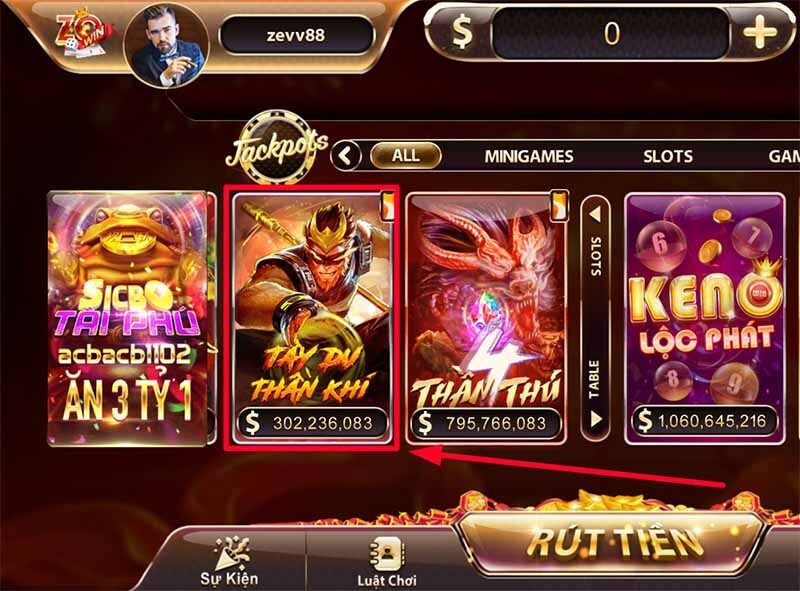View Luật Chơi game rules
The image size is (800, 591).
pyautogui.click(x=385, y=562)
